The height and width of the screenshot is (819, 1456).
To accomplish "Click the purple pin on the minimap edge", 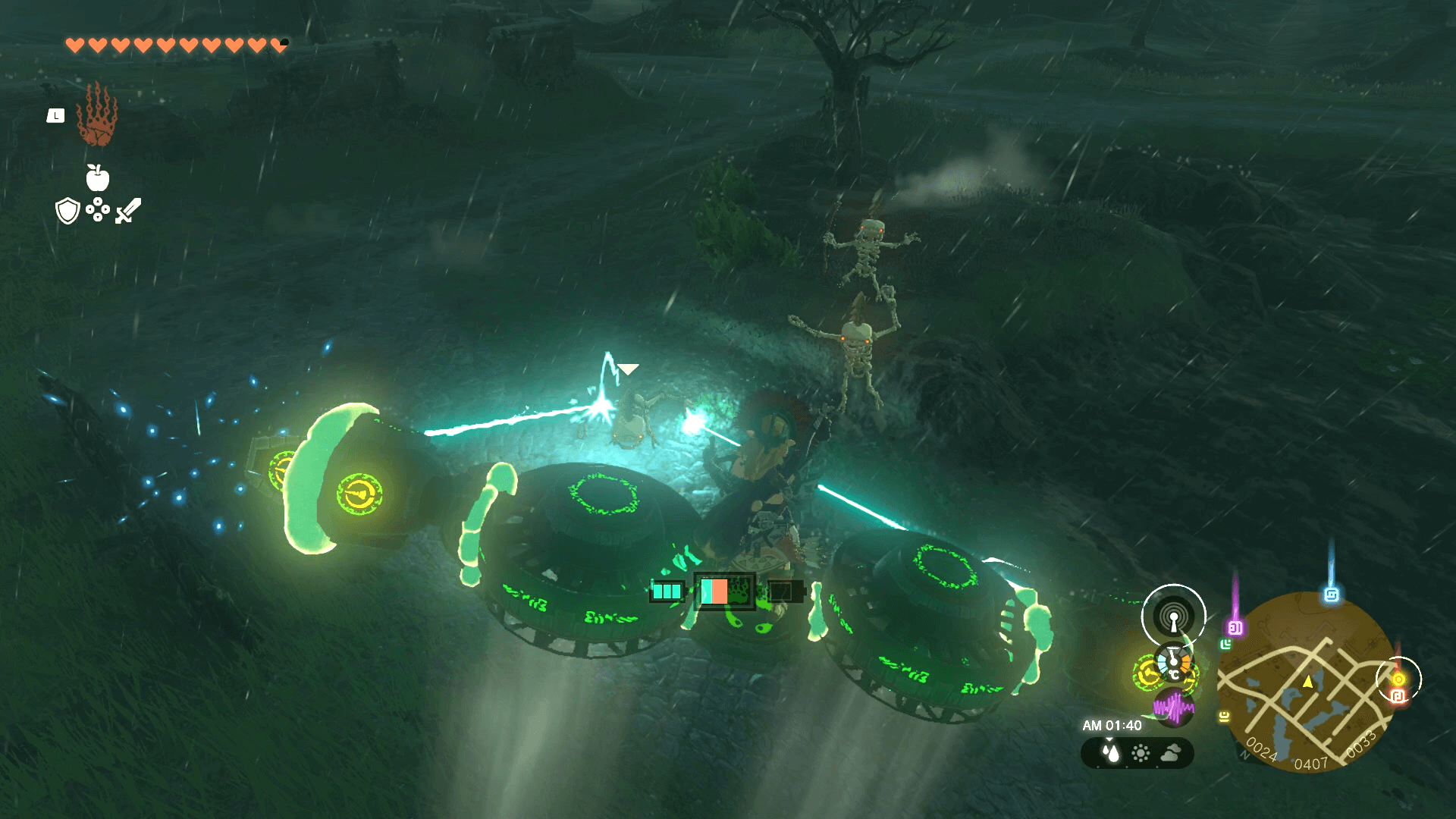I will tap(1235, 627).
